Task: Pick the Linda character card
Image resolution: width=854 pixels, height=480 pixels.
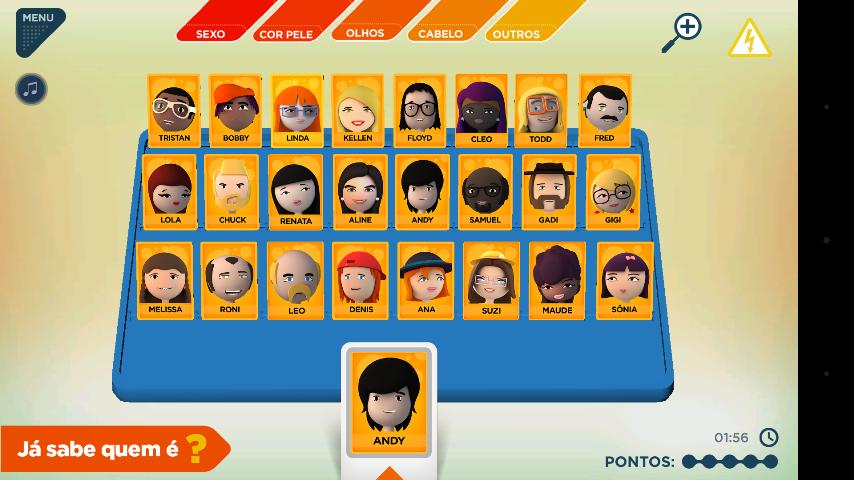Action: pyautogui.click(x=297, y=110)
